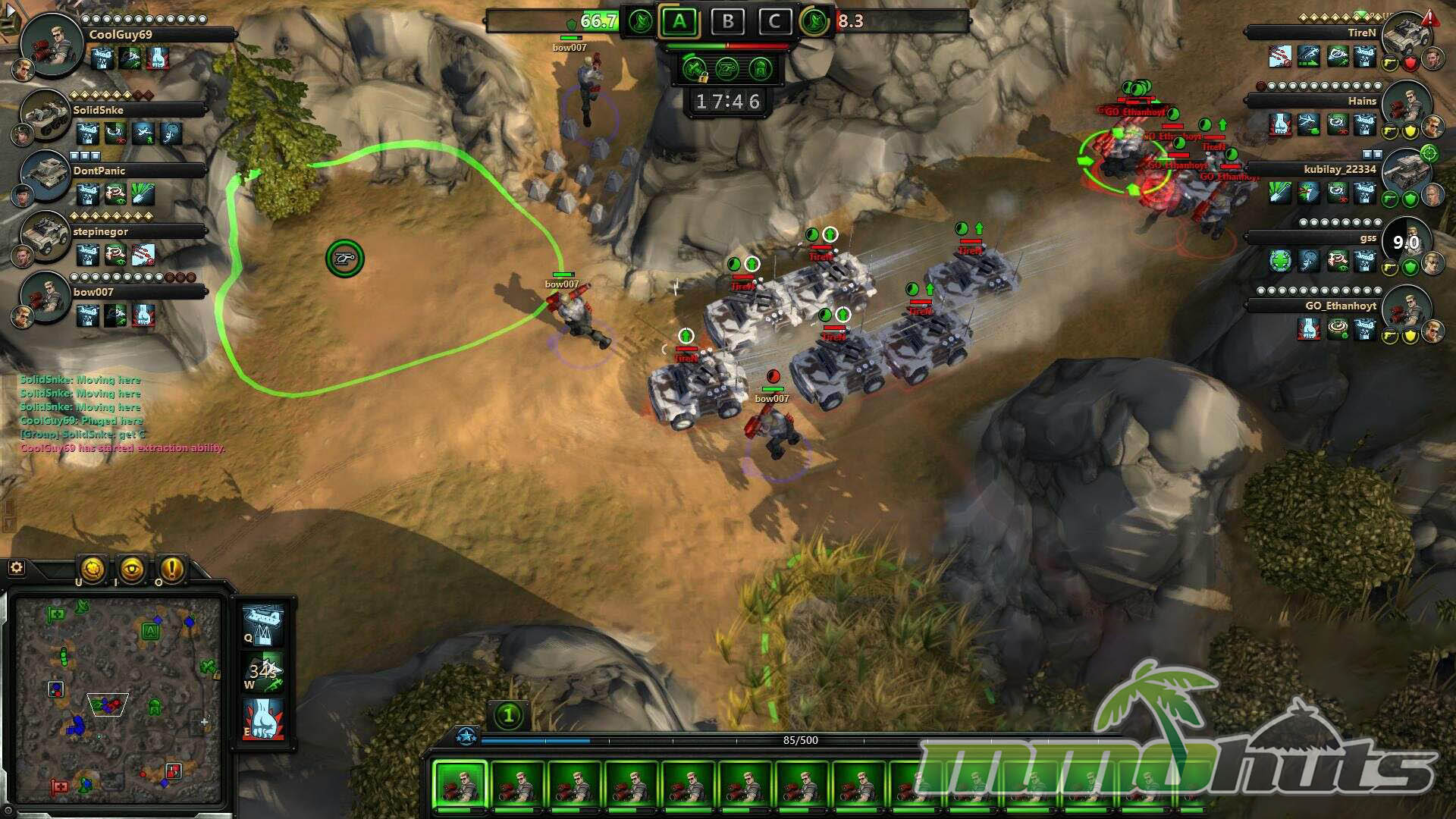Viewport: 1456px width, 819px height.
Task: Select control point C indicator
Action: (773, 21)
